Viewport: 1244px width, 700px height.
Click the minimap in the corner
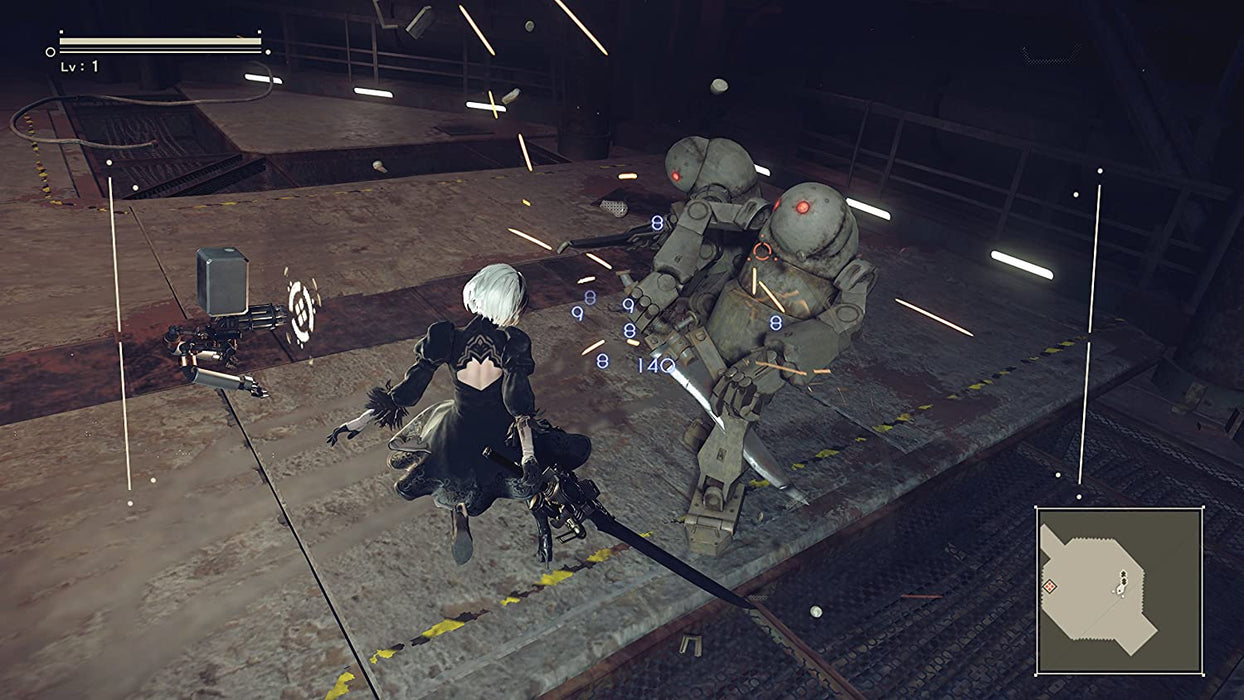(x=1119, y=590)
